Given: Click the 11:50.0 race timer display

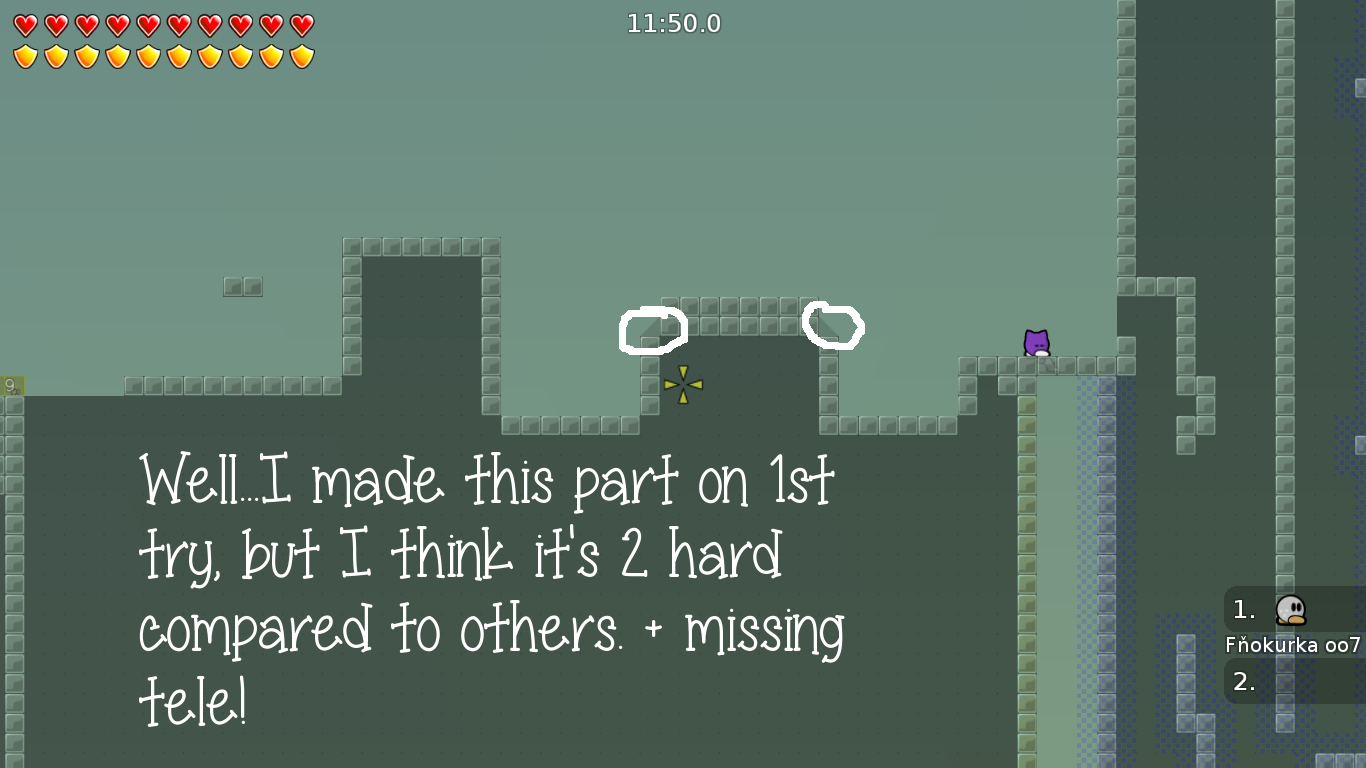Looking at the screenshot, I should pos(674,24).
